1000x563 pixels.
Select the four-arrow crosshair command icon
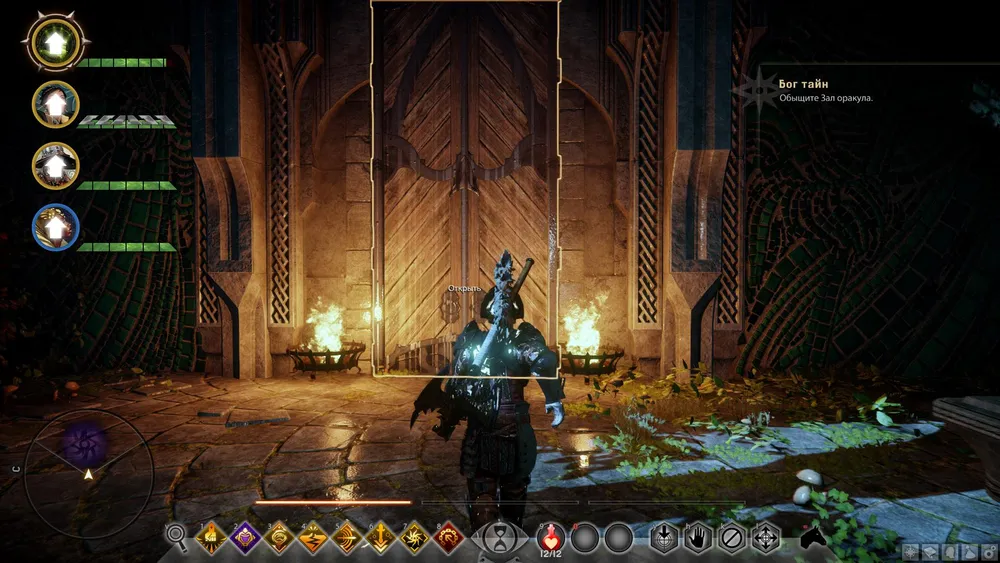tap(766, 538)
